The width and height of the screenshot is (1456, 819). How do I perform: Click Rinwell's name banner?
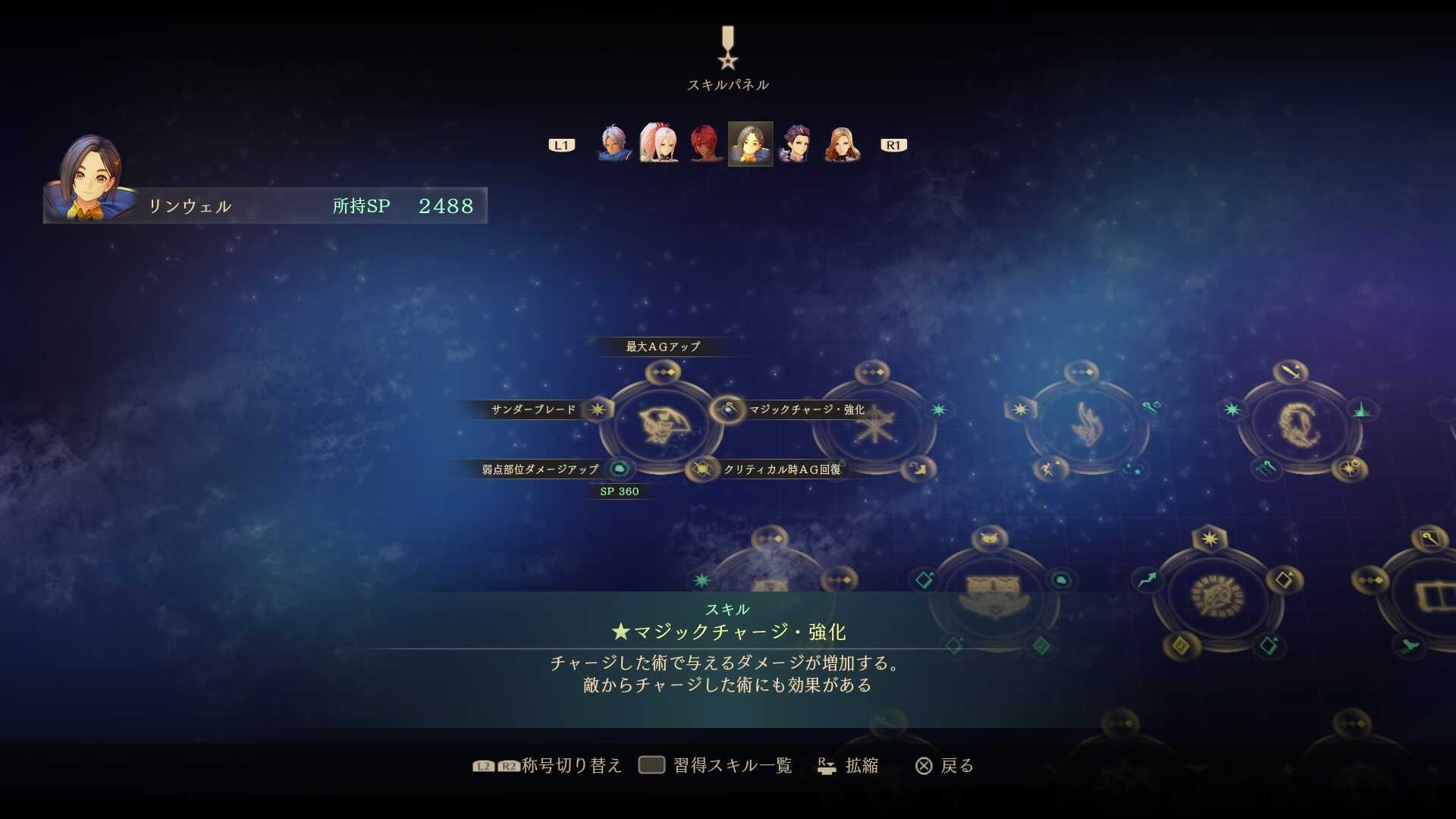click(x=190, y=205)
